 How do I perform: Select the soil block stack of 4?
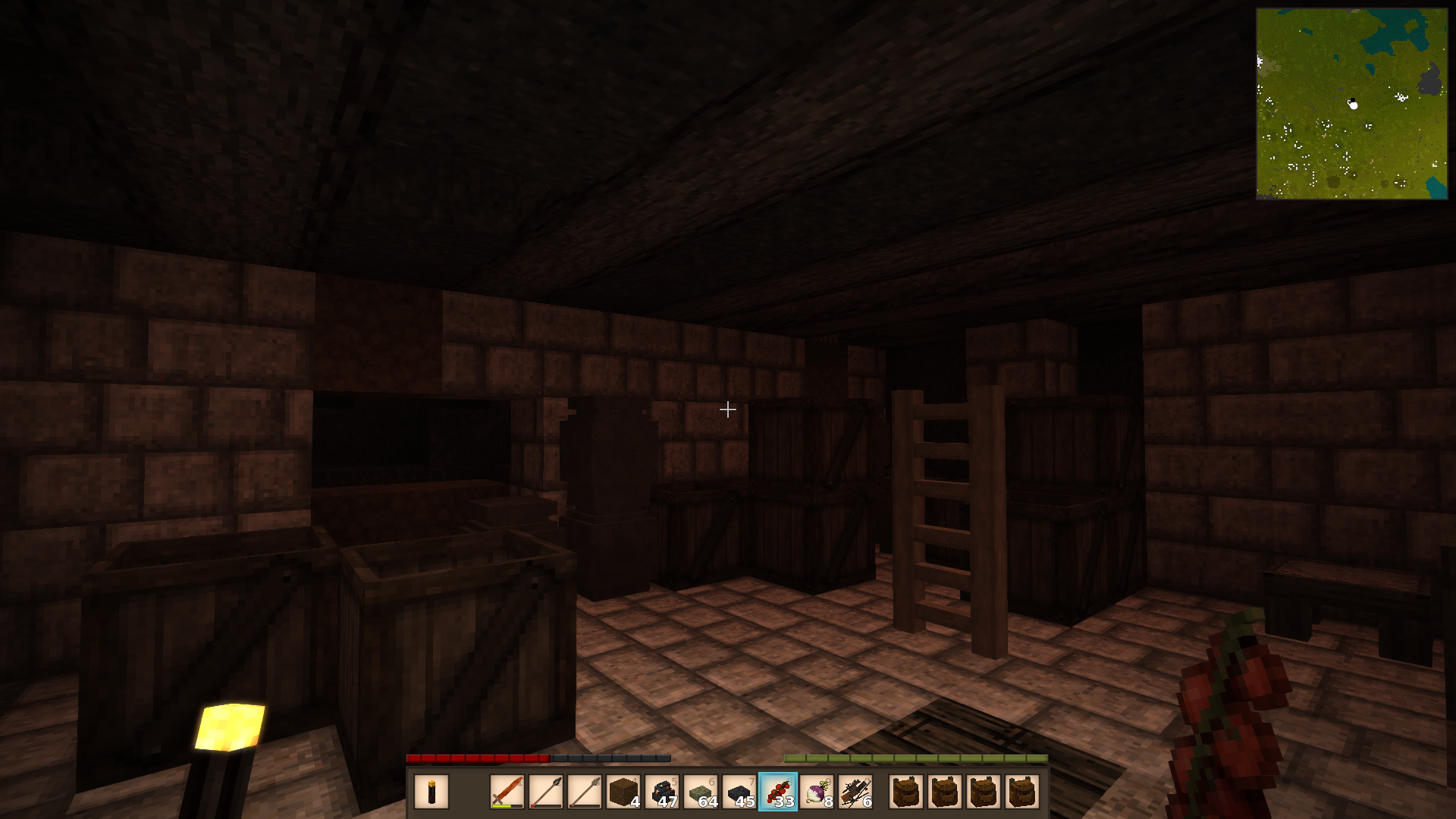tap(623, 792)
